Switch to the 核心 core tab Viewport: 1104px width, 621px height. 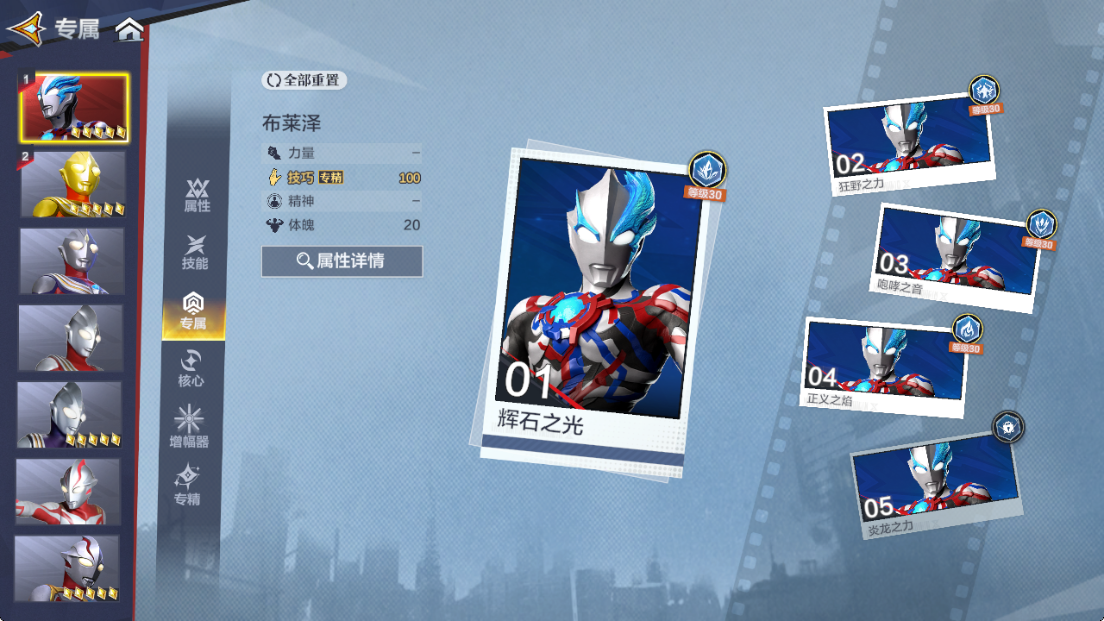click(191, 369)
